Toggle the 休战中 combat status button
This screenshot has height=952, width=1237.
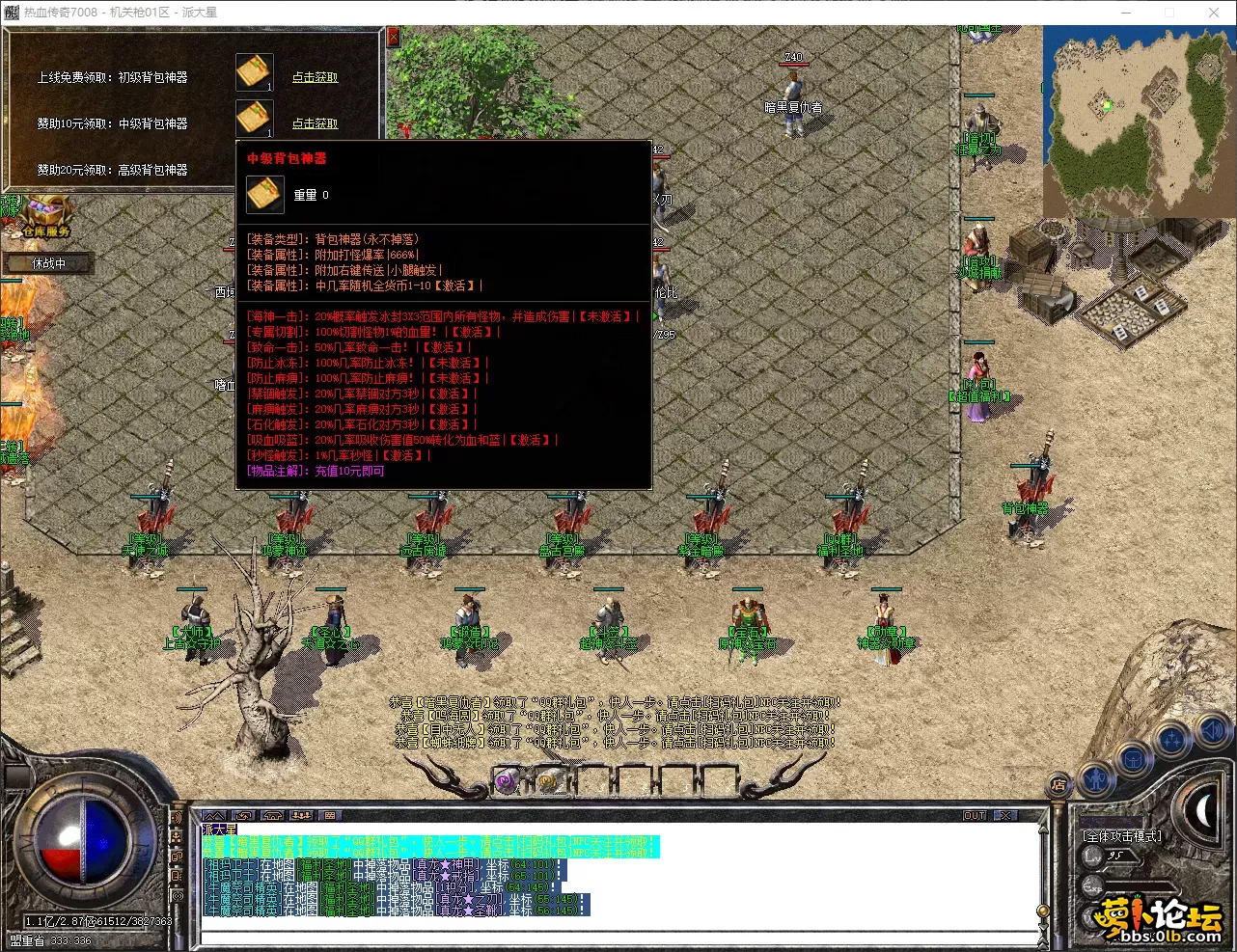(48, 263)
